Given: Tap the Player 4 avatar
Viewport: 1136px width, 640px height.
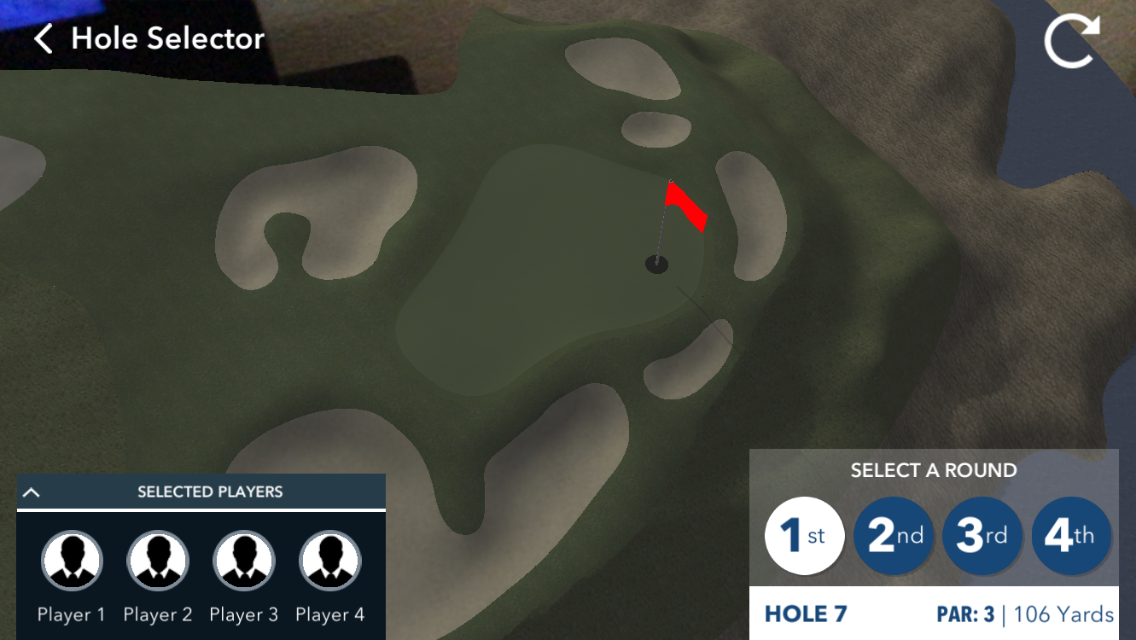Looking at the screenshot, I should click(x=329, y=561).
